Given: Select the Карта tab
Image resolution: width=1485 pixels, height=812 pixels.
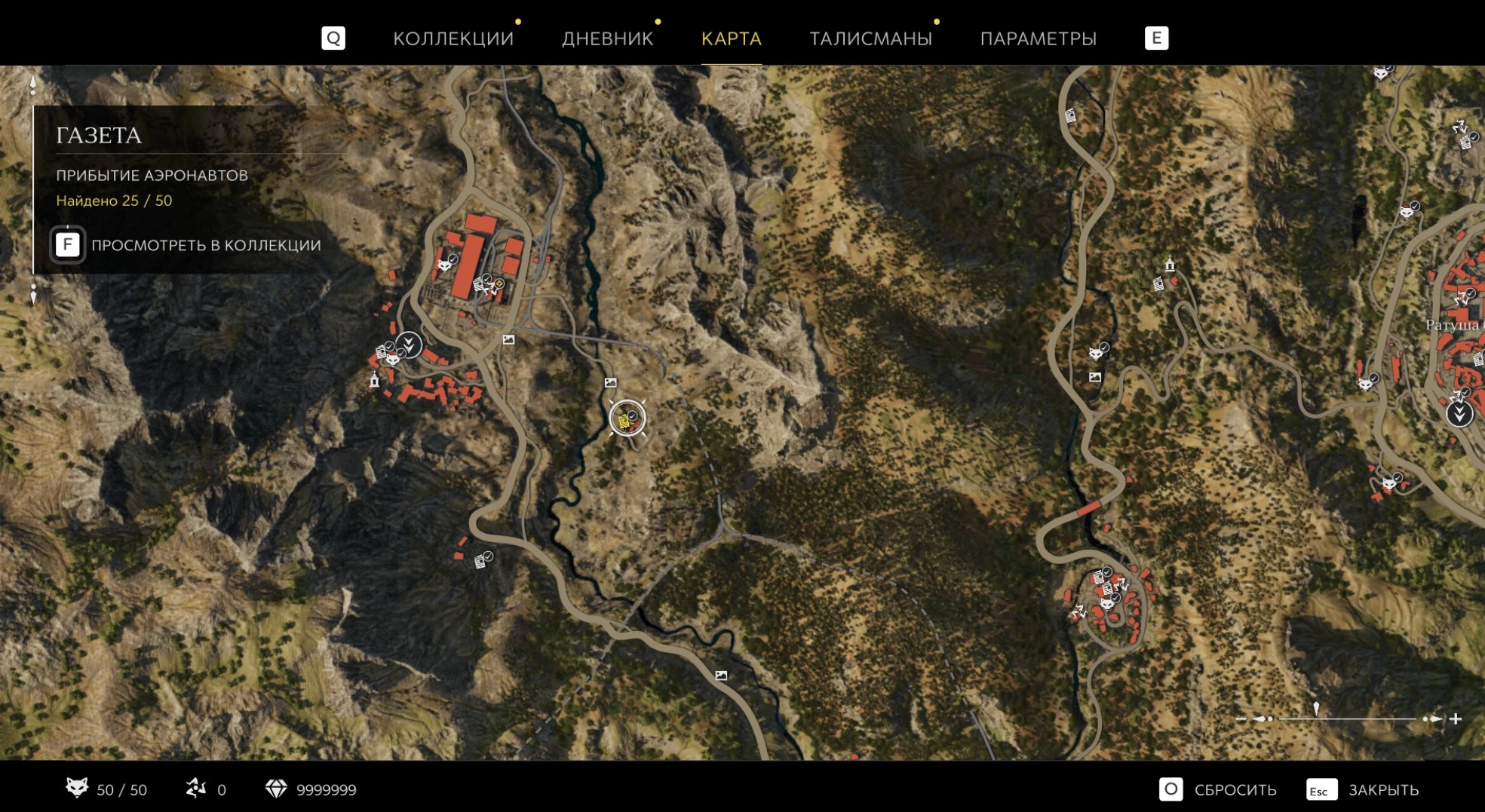Looking at the screenshot, I should tap(731, 38).
